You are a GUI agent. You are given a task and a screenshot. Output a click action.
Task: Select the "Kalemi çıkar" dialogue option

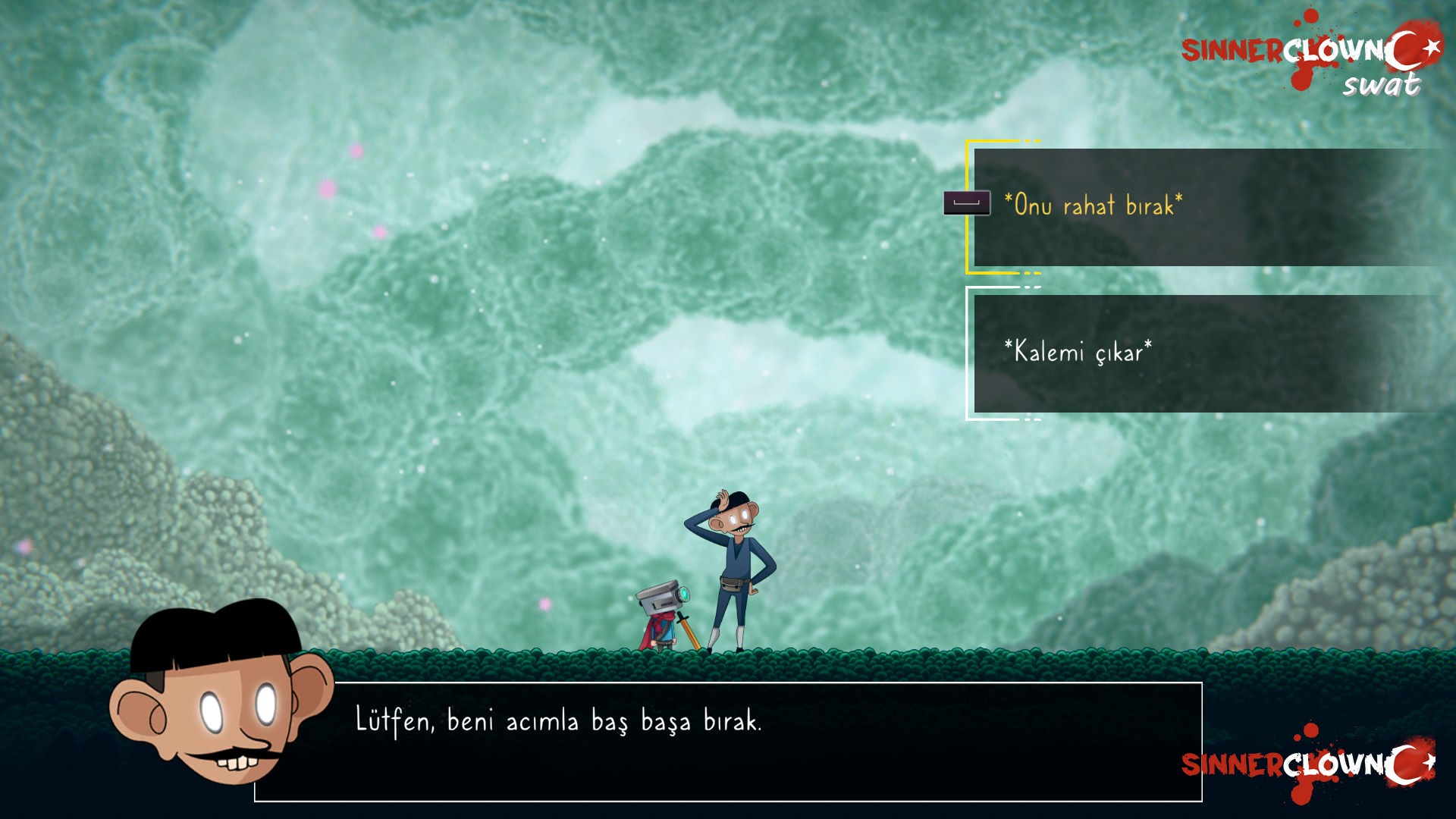(x=1078, y=353)
